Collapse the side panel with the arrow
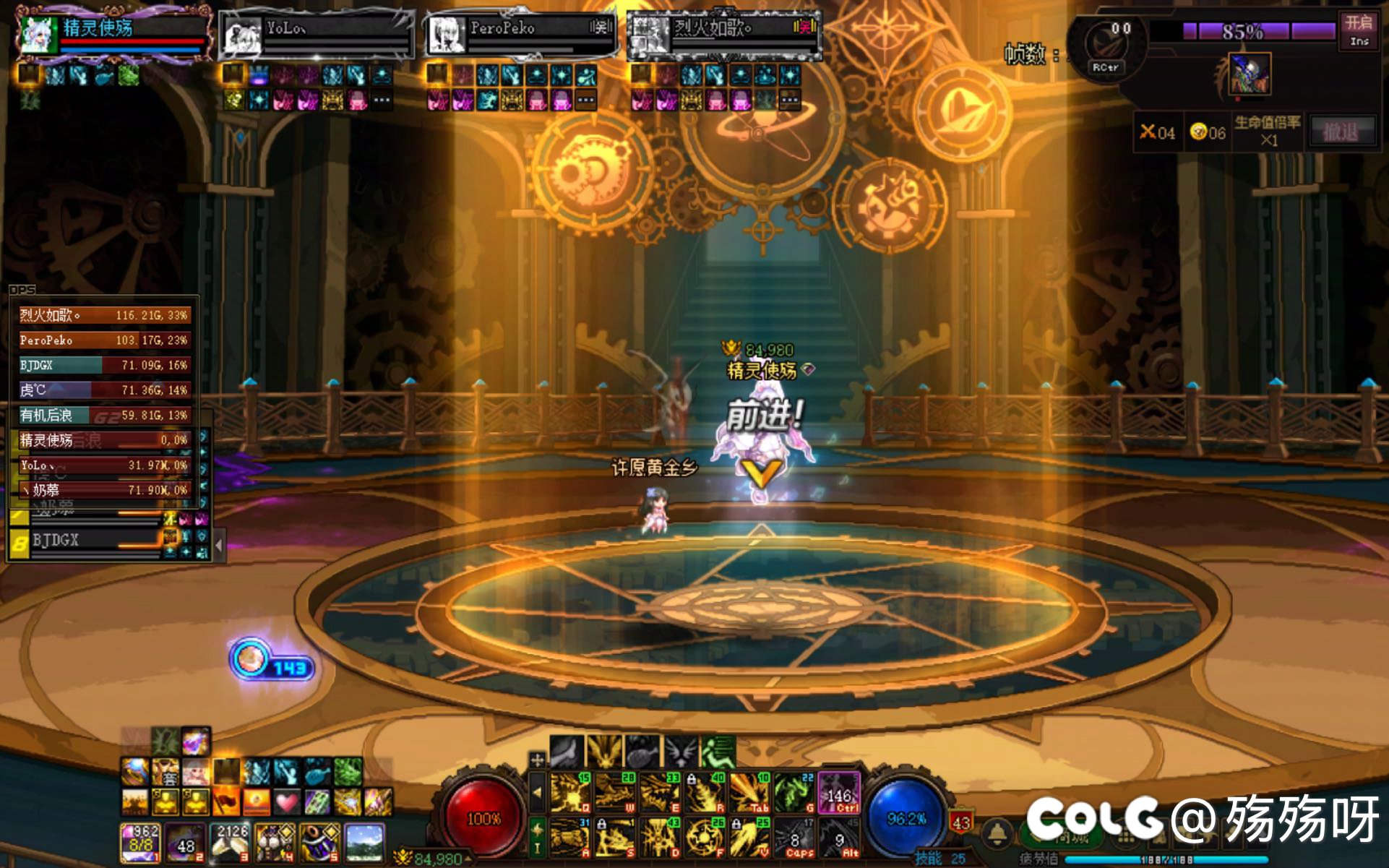This screenshot has width=1389, height=868. point(220,544)
